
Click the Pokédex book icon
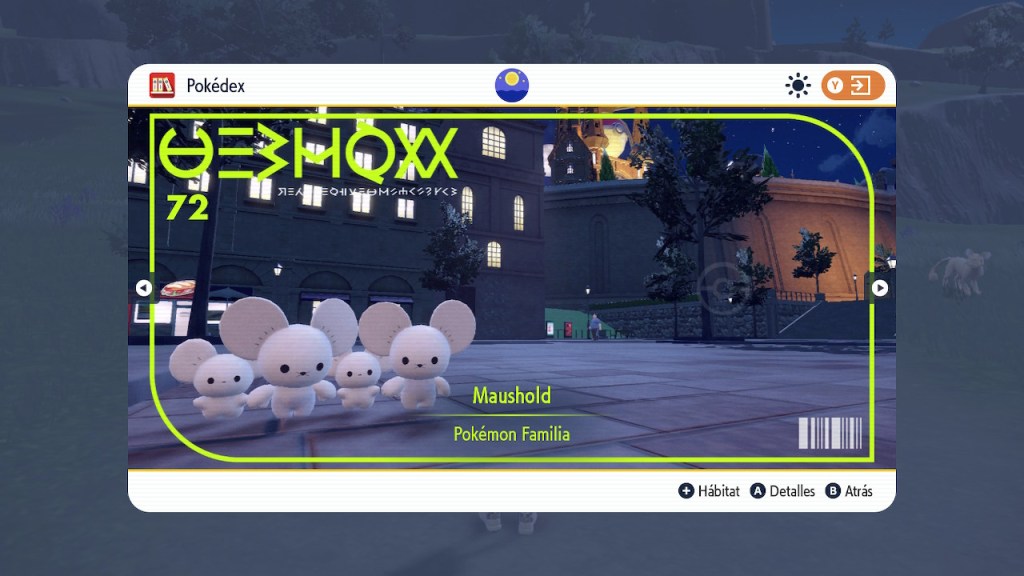tap(162, 86)
